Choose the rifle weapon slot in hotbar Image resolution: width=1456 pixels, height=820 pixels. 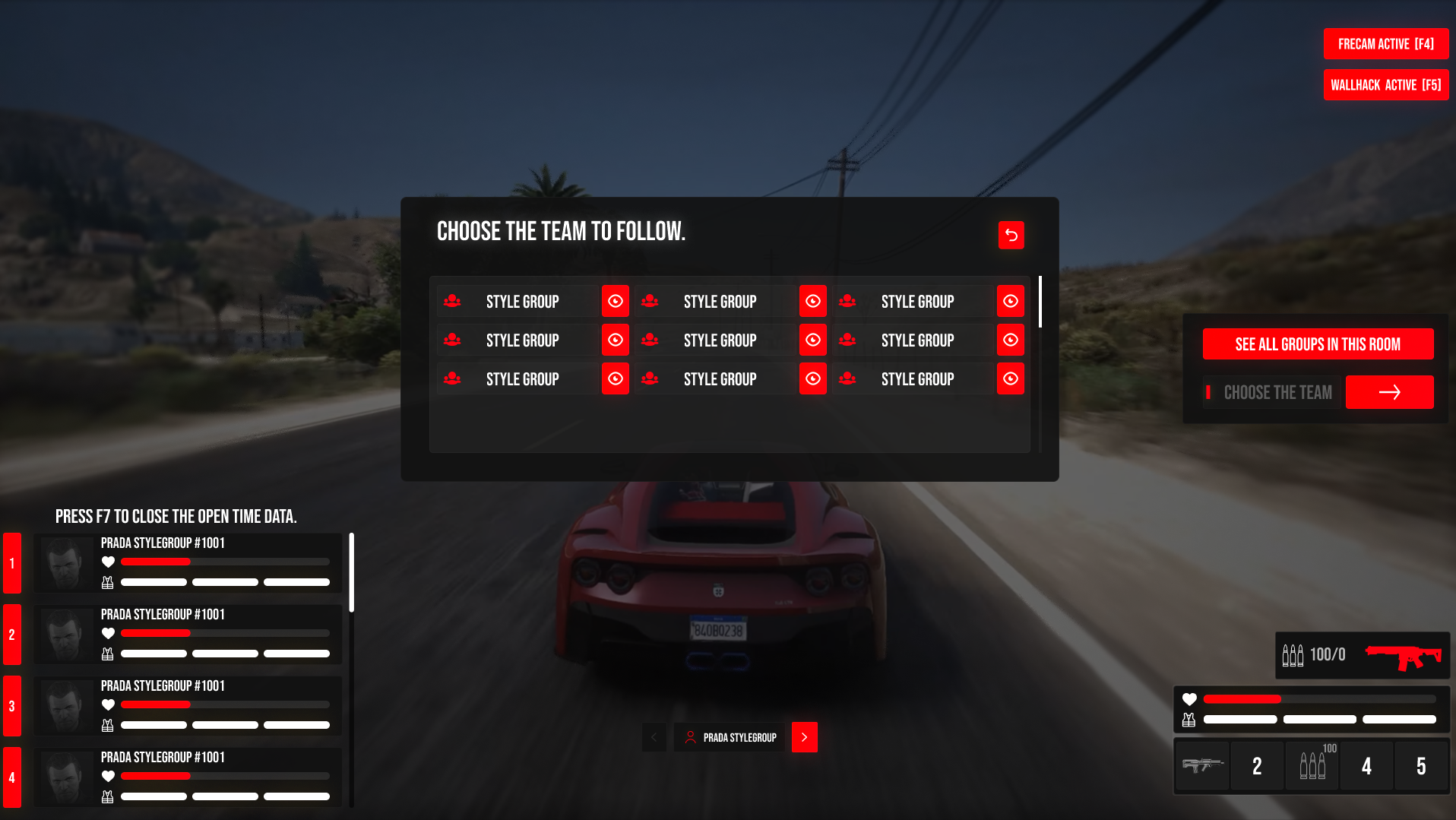point(1202,766)
